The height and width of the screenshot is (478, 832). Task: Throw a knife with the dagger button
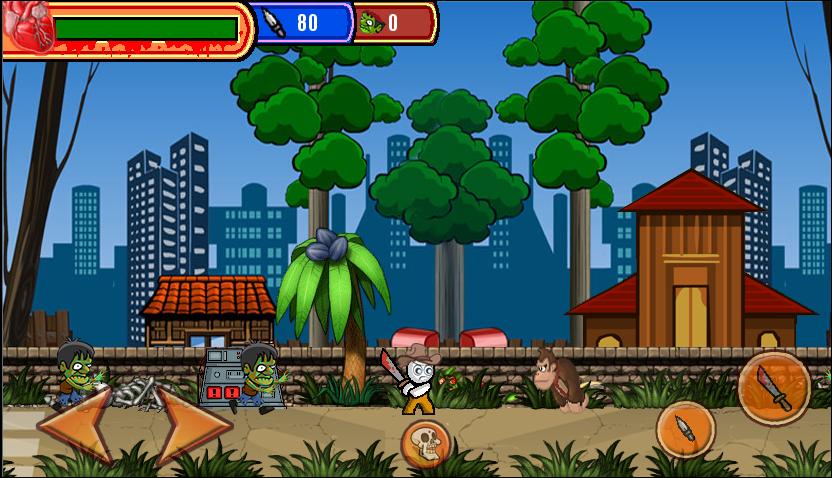686,428
